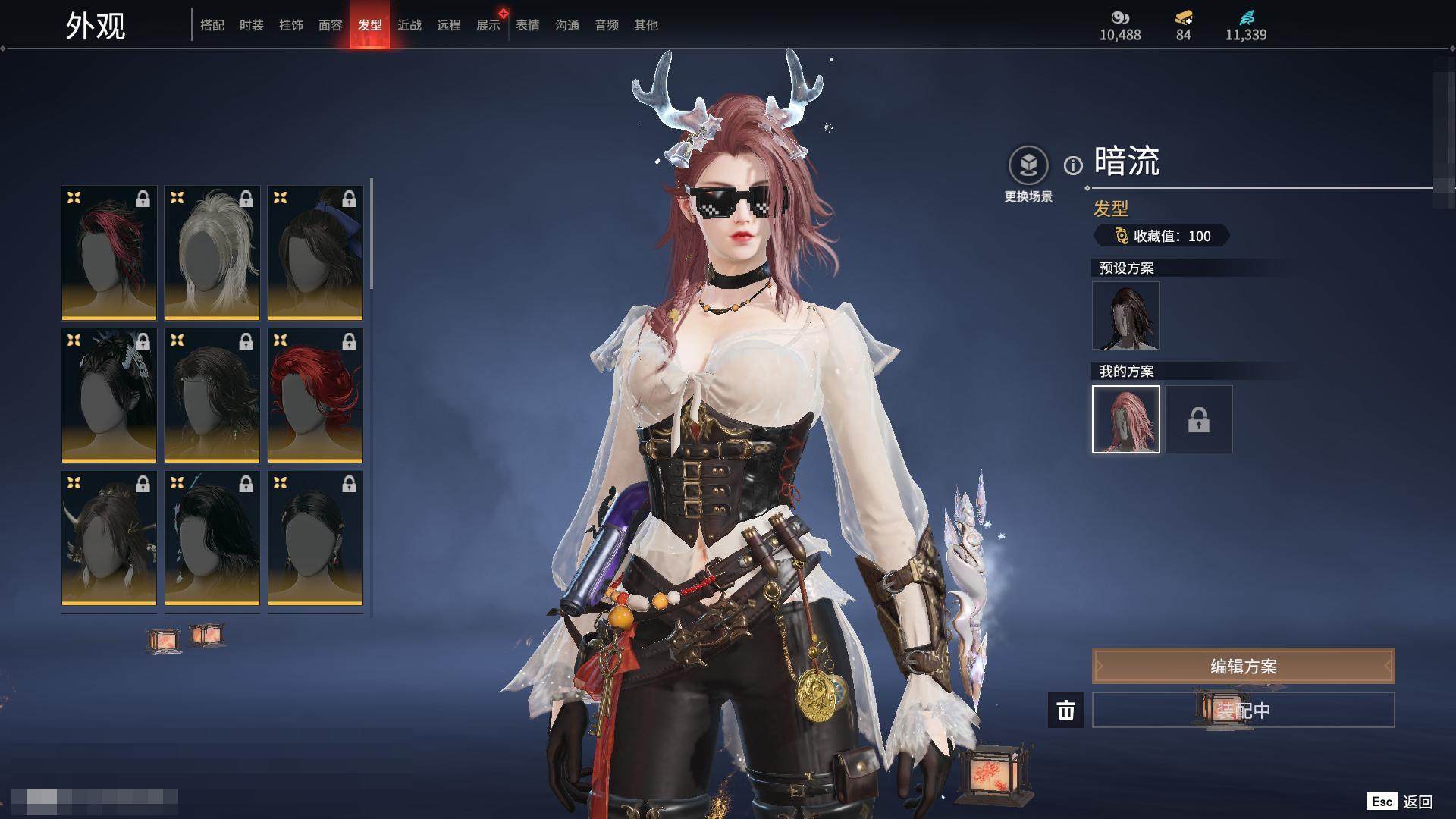Viewport: 1456px width, 819px height.
Task: Click the 返回 back button
Action: click(1417, 802)
